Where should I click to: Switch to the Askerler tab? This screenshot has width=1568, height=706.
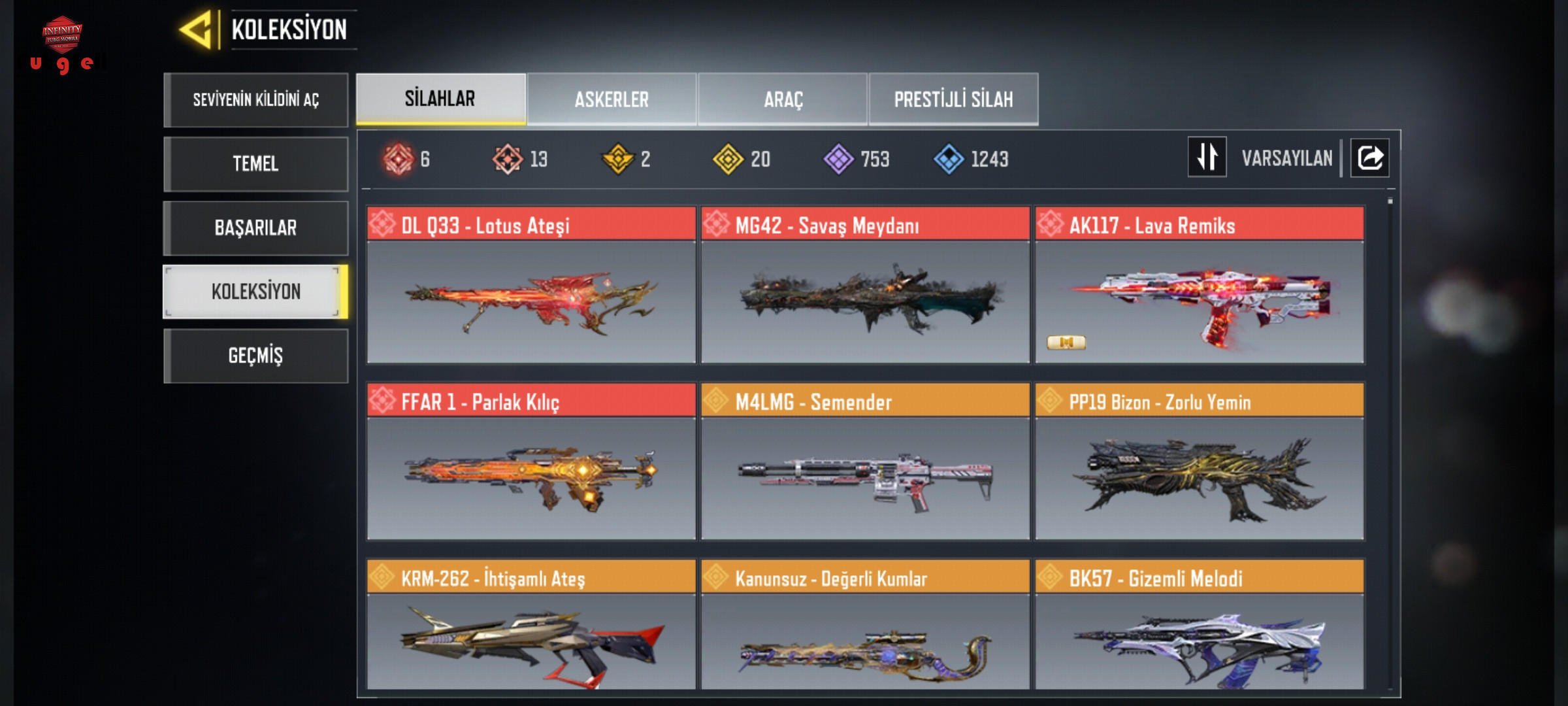(612, 99)
